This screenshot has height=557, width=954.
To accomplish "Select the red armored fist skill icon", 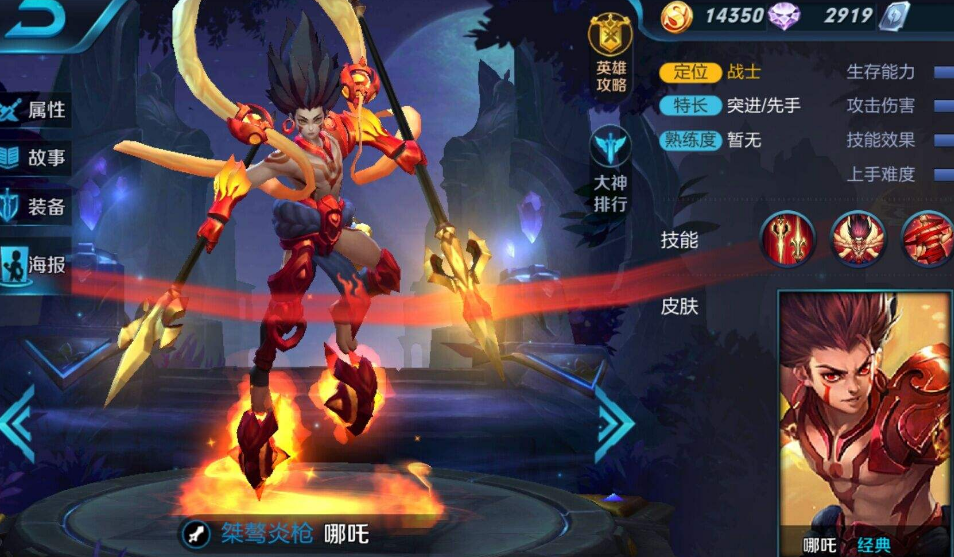I will pyautogui.click(x=926, y=240).
